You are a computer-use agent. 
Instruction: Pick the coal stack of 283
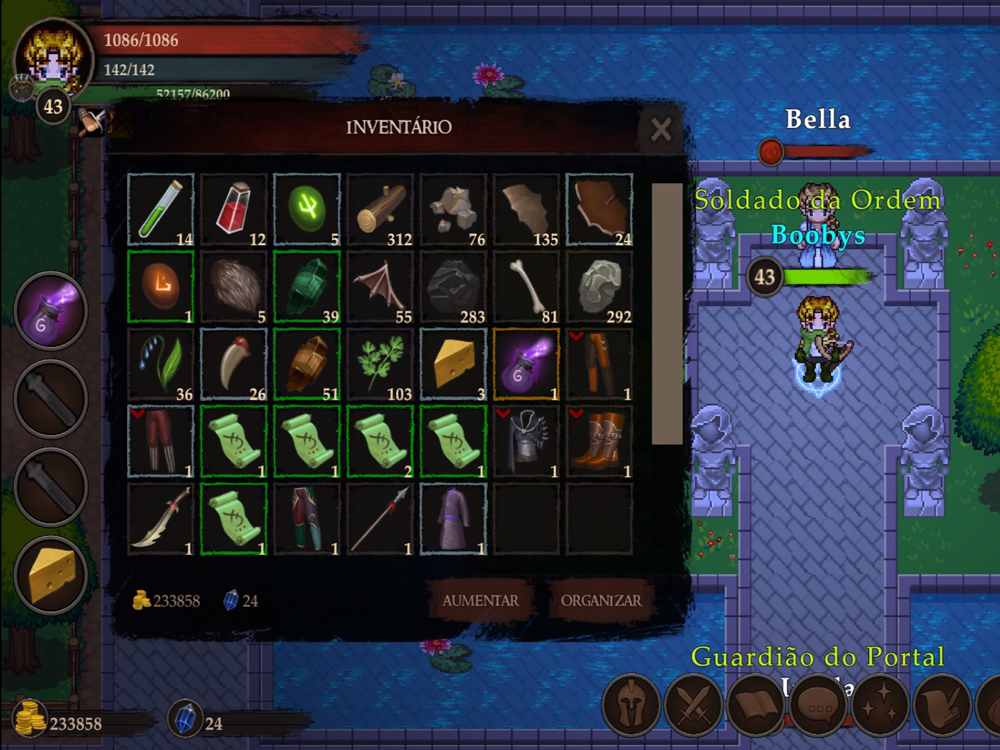(x=453, y=286)
